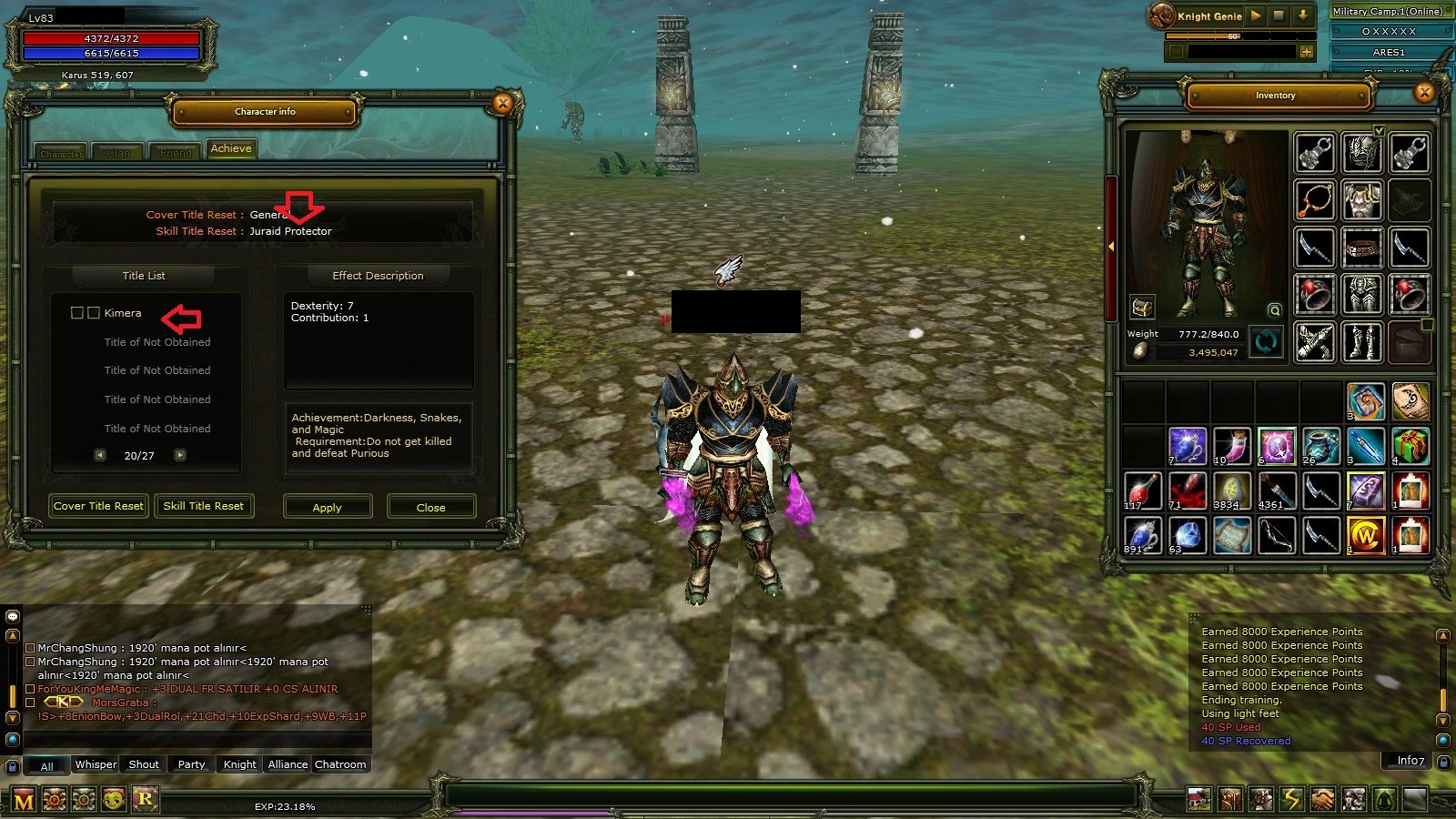The image size is (1456, 819).
Task: Click the Skill Title Reset button
Action: point(204,506)
